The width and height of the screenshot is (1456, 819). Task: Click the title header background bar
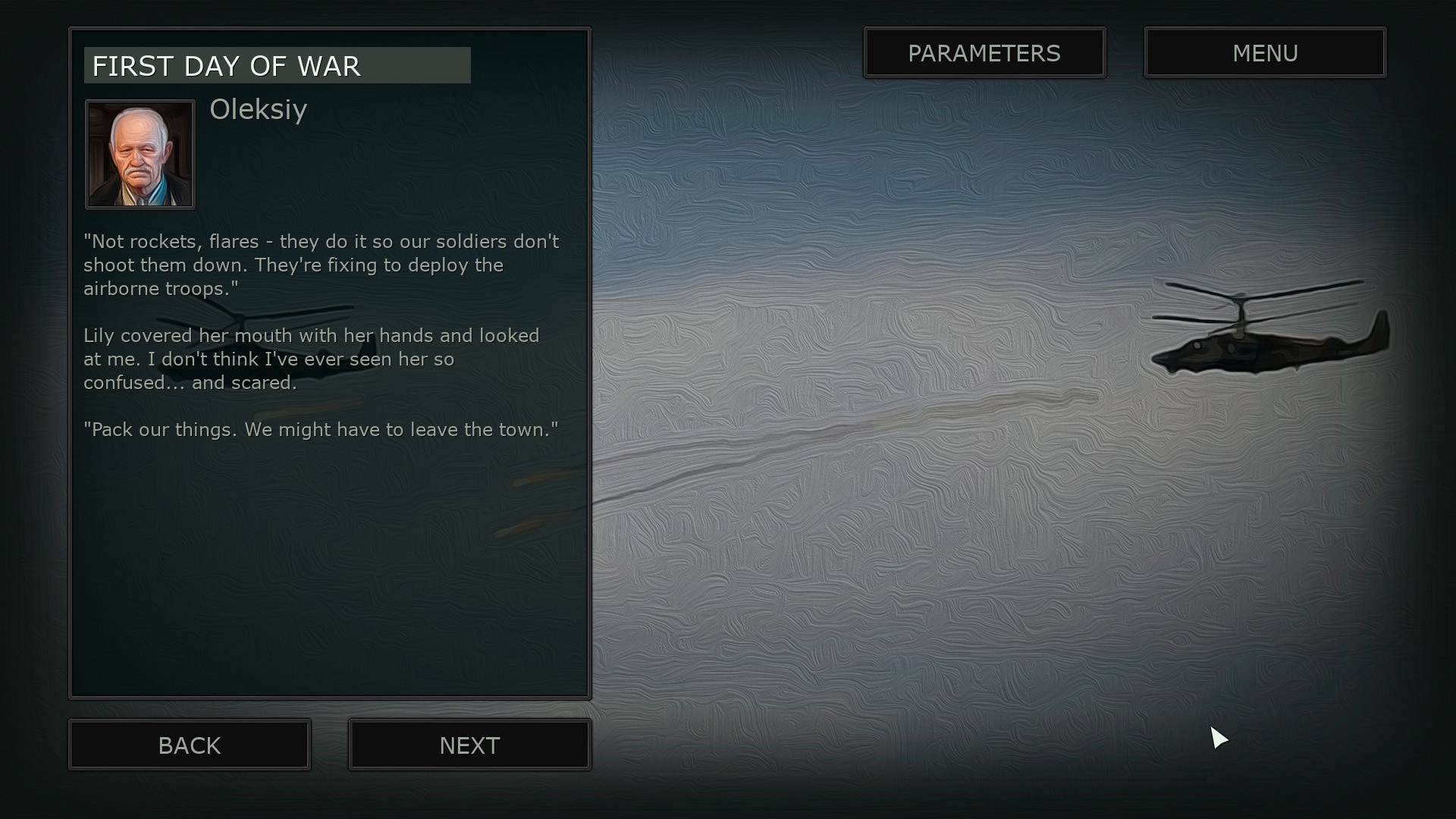(x=277, y=65)
